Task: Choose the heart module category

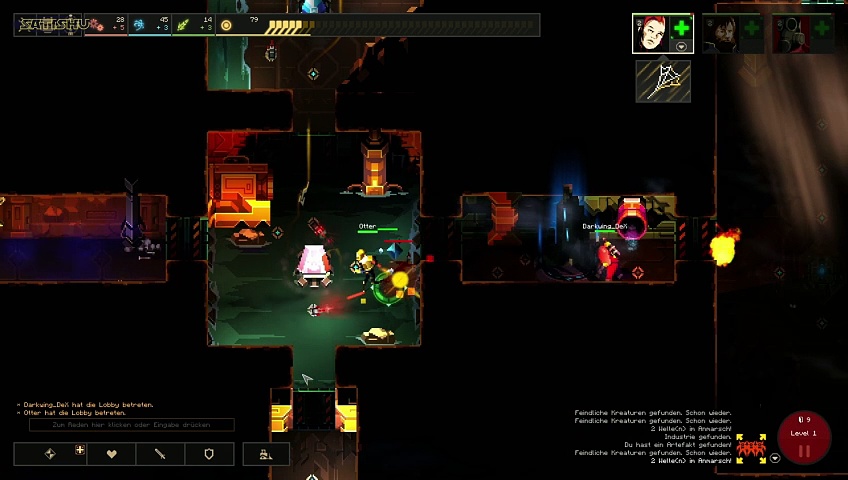Action: click(x=112, y=454)
